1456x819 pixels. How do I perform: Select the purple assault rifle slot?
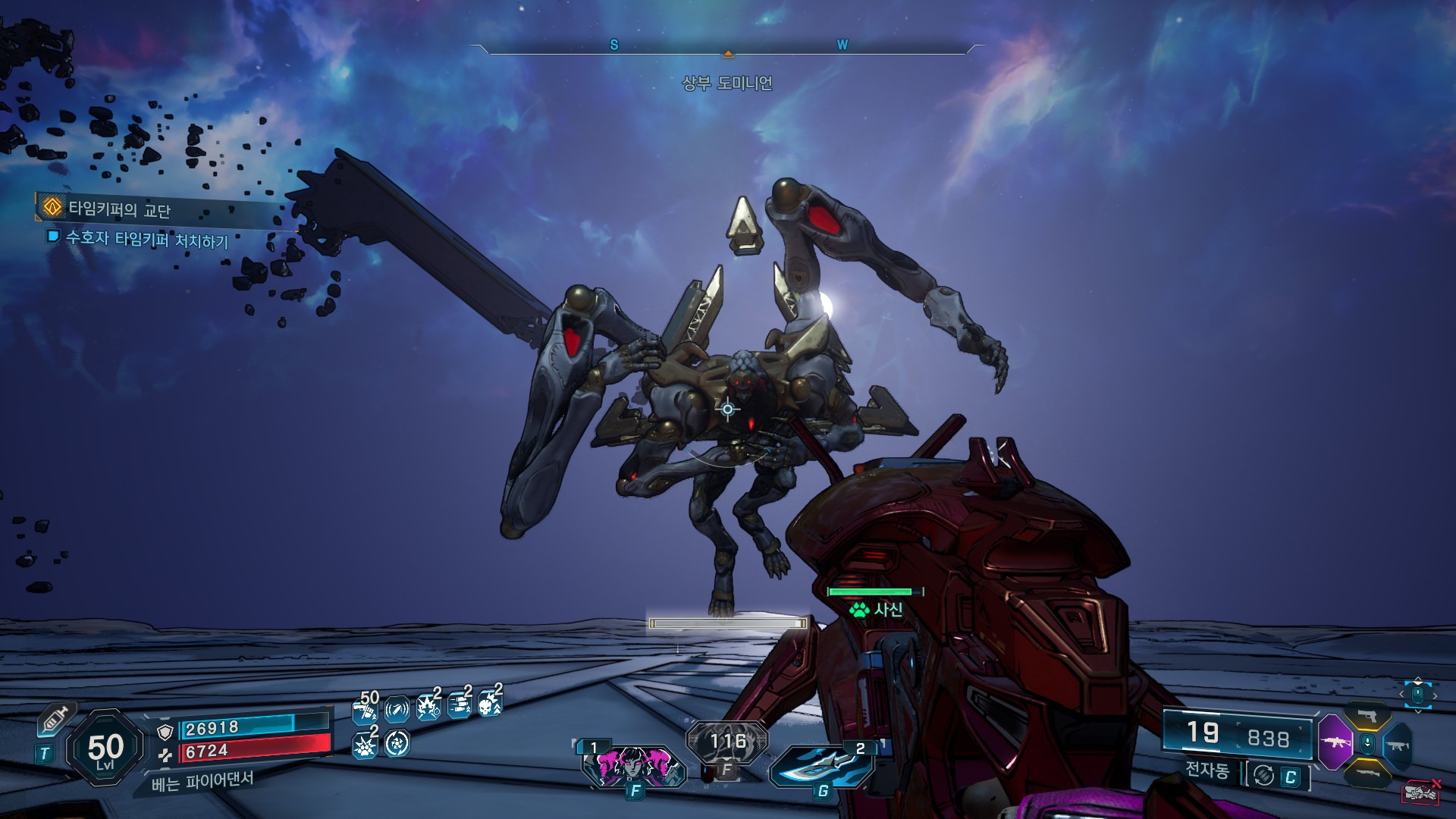coord(1334,742)
